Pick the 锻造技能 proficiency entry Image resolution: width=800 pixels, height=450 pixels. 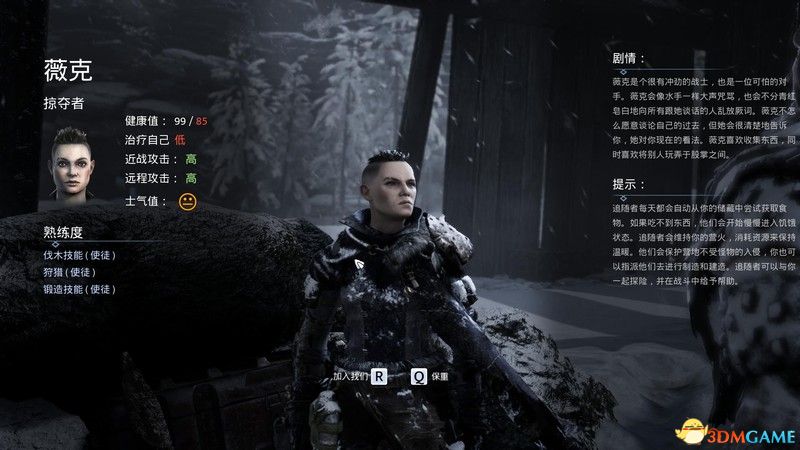80,289
